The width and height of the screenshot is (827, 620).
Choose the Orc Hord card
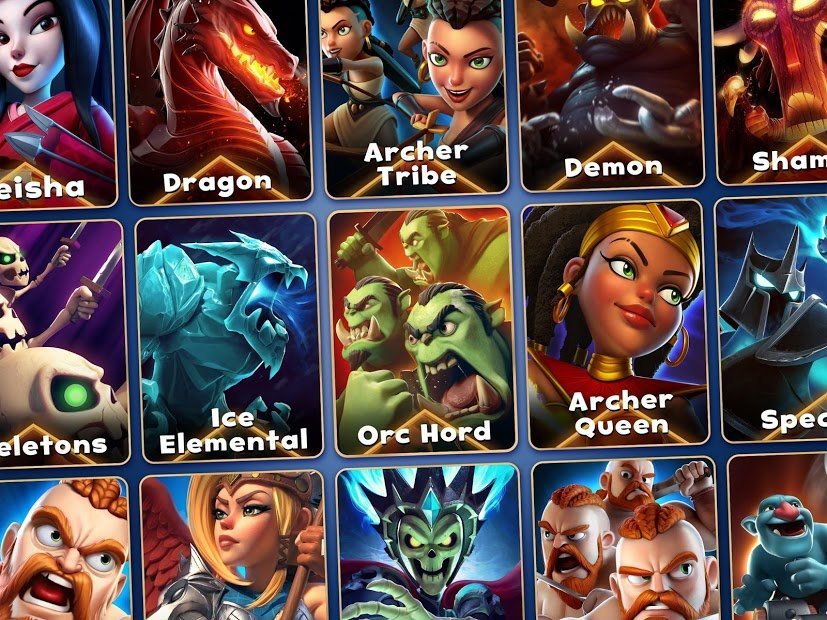[423, 328]
